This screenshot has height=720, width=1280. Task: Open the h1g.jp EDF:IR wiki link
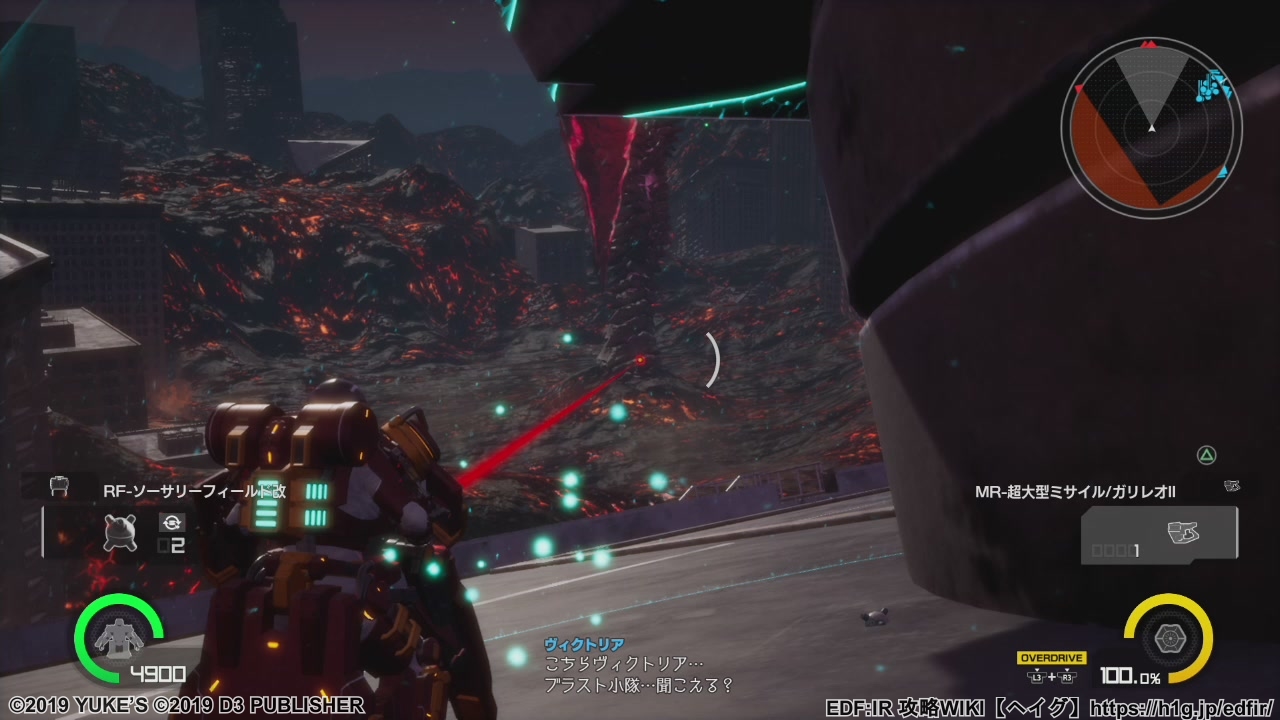(1181, 708)
